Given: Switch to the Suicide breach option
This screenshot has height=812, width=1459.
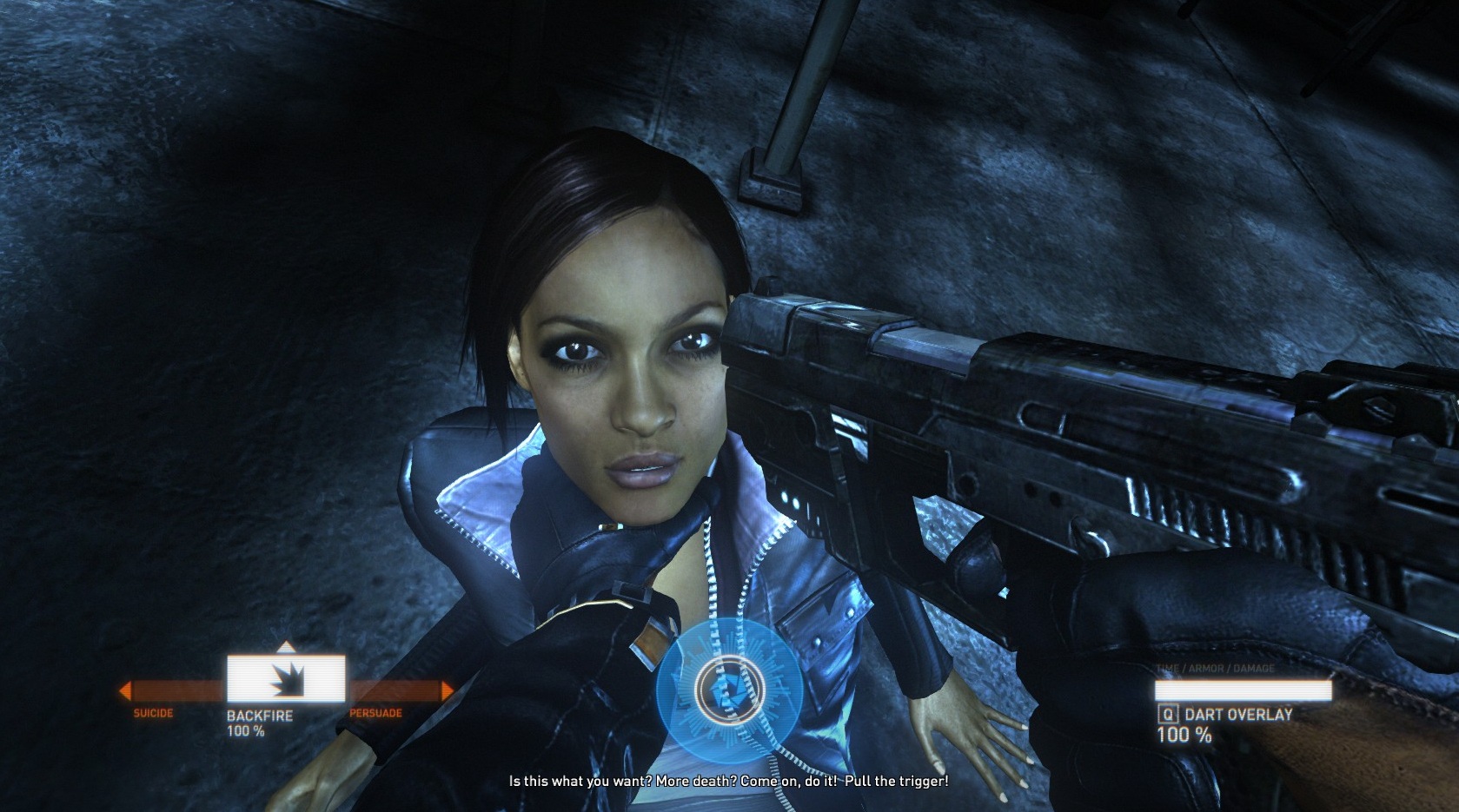Looking at the screenshot, I should [x=153, y=713].
